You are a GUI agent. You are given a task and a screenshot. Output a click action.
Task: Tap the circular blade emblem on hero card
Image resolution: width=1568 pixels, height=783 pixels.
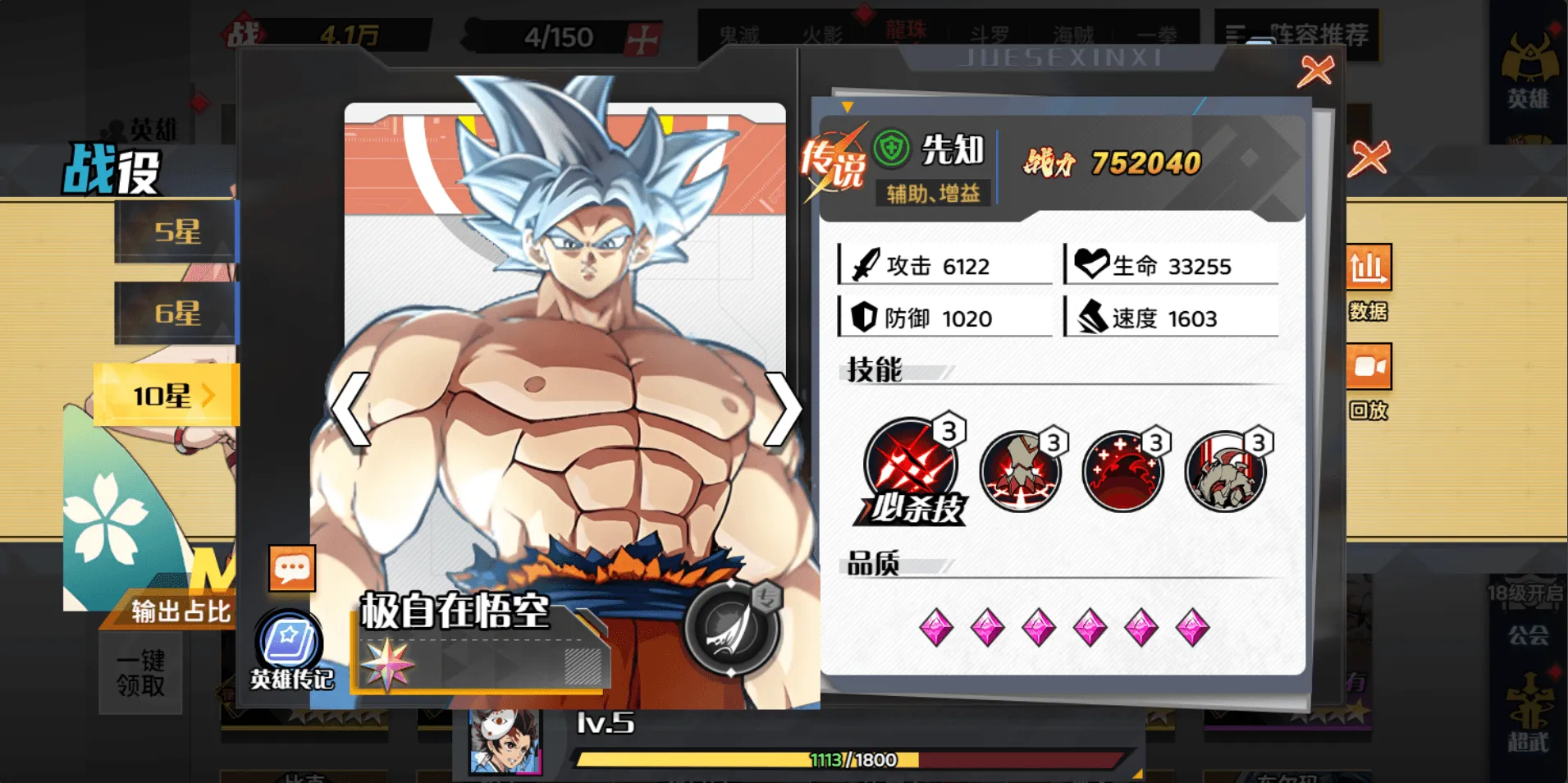click(x=730, y=628)
